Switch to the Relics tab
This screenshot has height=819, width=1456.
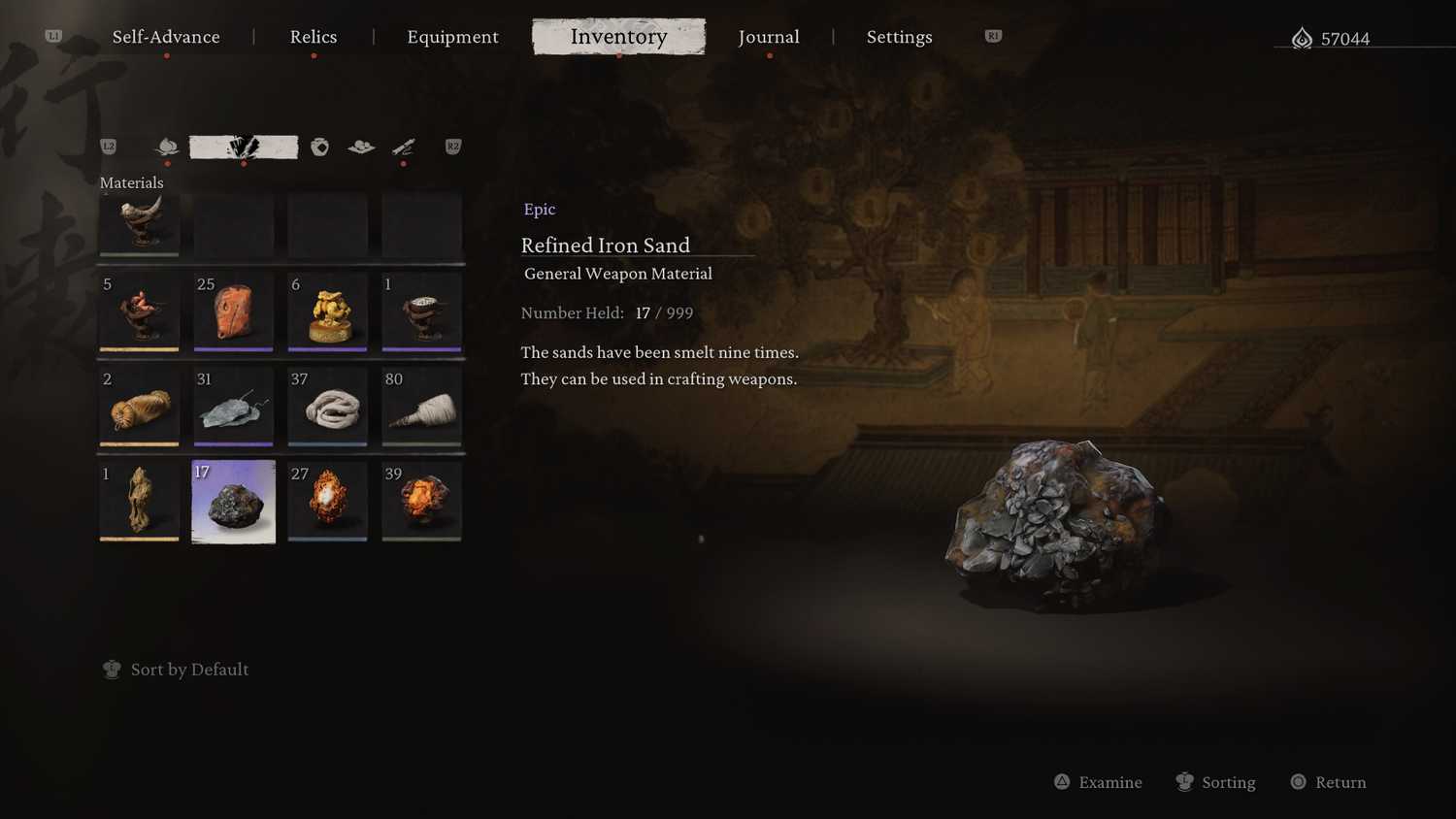pyautogui.click(x=314, y=37)
